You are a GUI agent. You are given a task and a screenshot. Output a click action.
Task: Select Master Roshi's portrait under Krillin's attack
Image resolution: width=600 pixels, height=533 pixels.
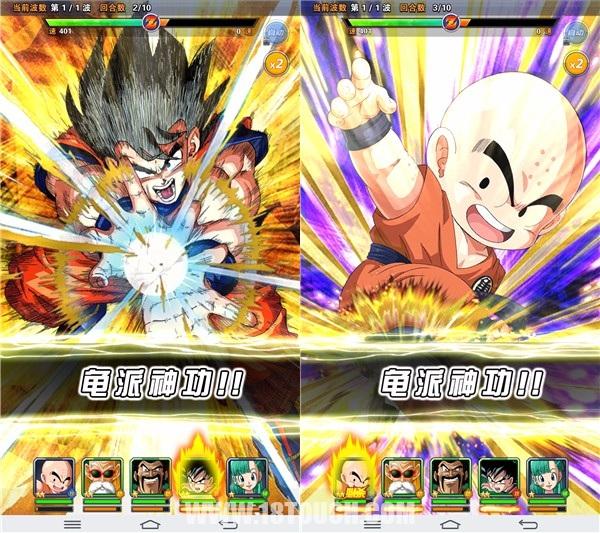(401, 478)
